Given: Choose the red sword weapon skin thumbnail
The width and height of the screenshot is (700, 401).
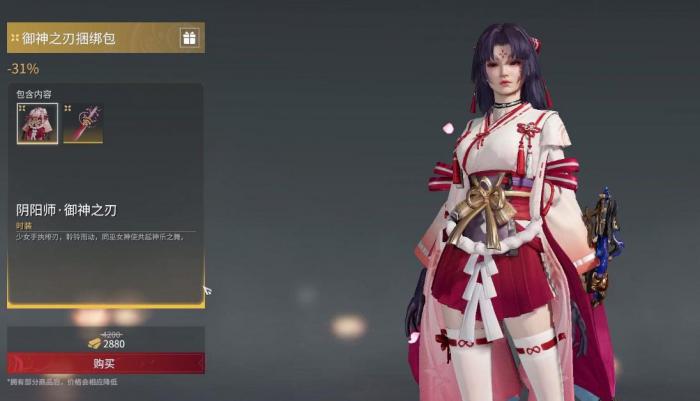Looking at the screenshot, I should coord(82,123).
